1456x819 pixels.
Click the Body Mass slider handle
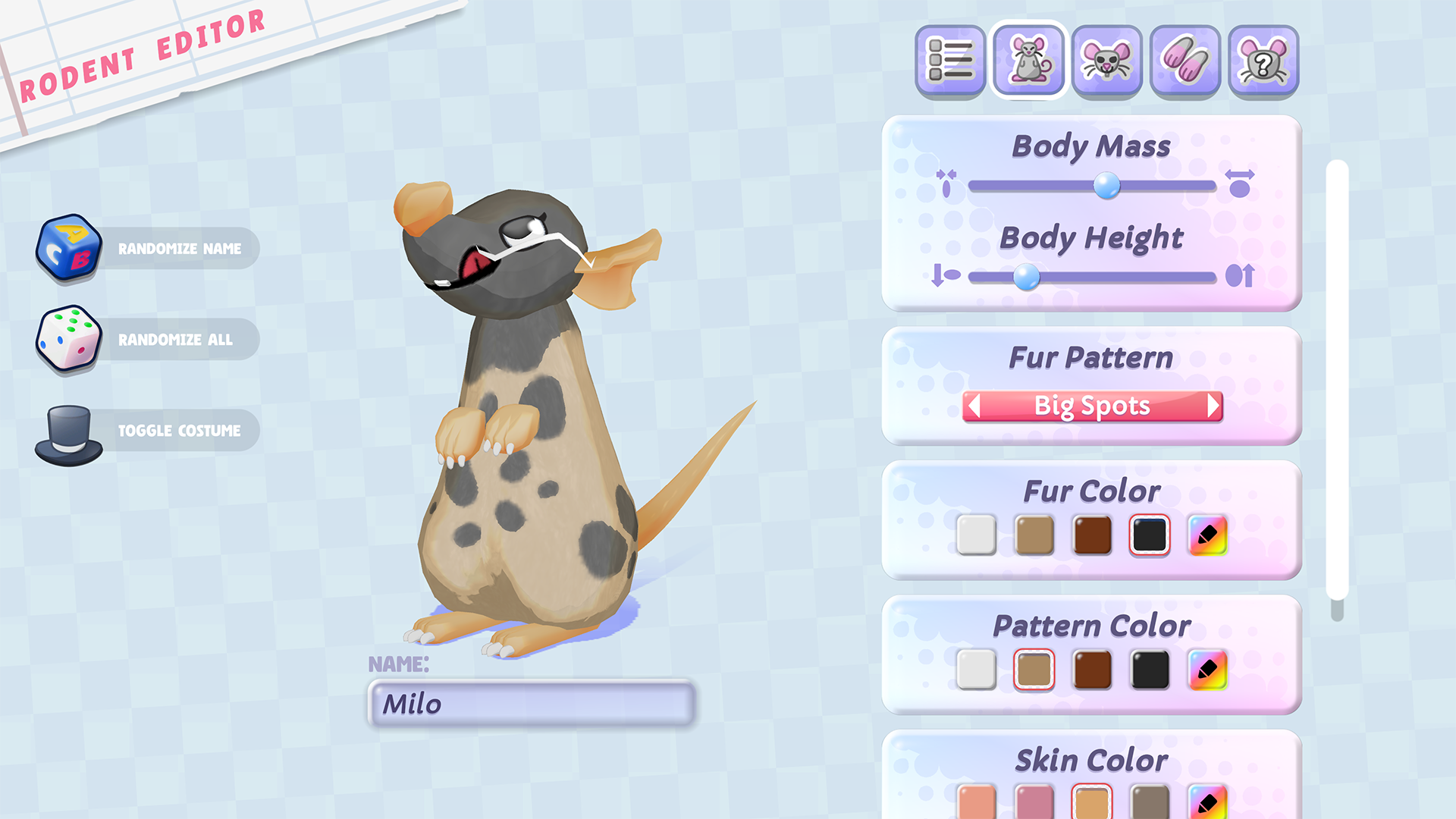(x=1106, y=185)
